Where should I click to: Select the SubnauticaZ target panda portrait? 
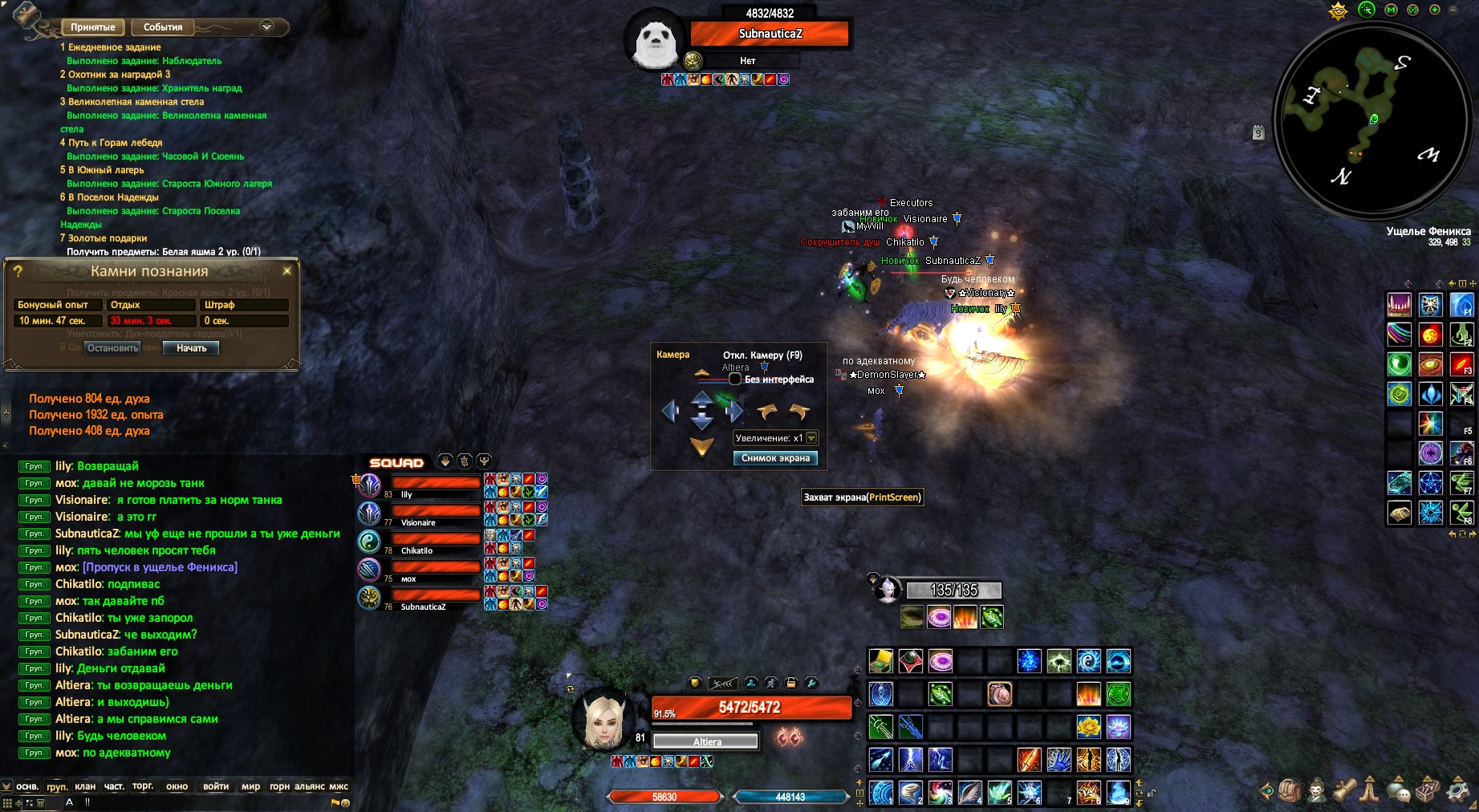[655, 40]
